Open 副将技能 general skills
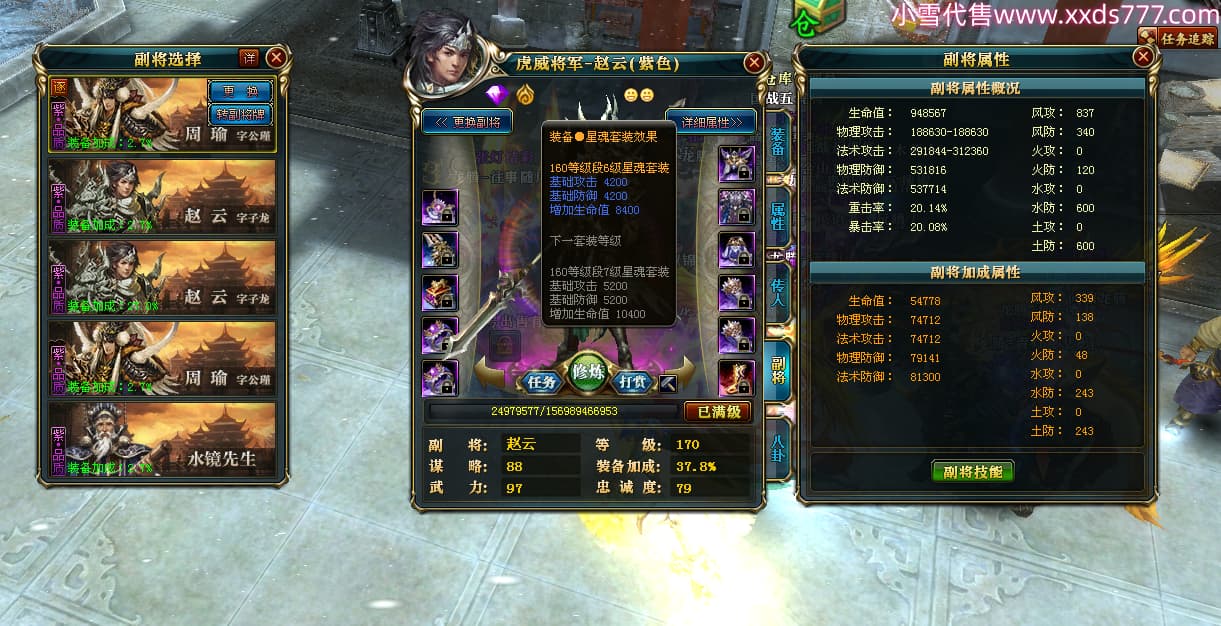 (x=972, y=472)
